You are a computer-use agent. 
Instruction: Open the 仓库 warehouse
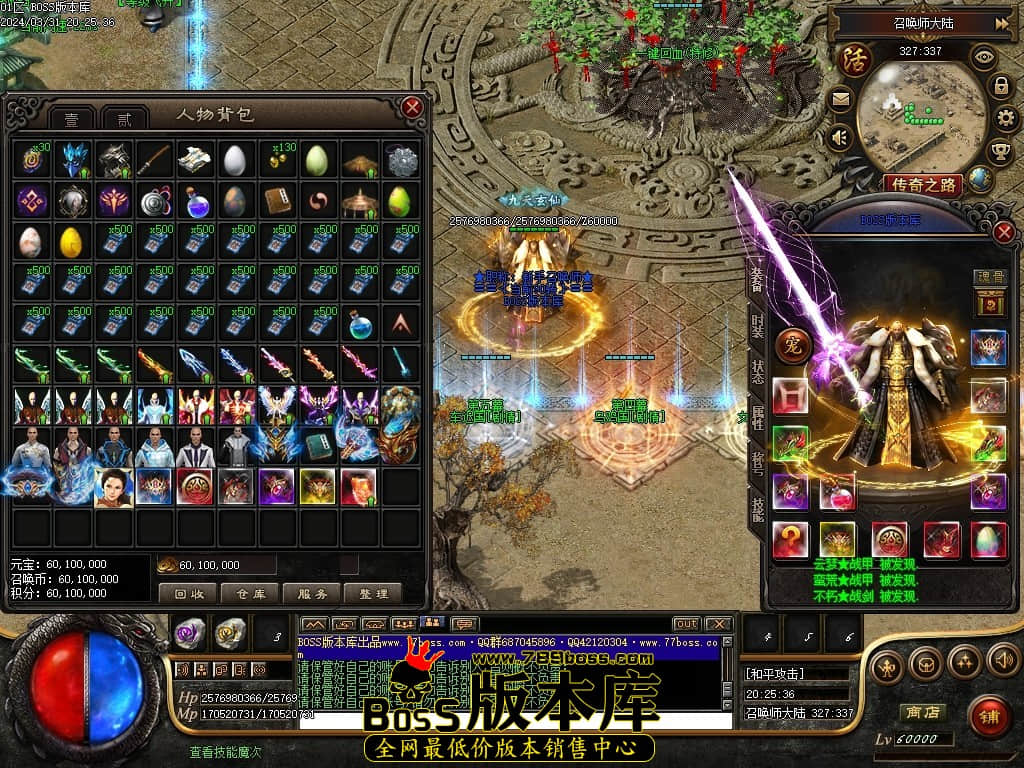tap(250, 594)
